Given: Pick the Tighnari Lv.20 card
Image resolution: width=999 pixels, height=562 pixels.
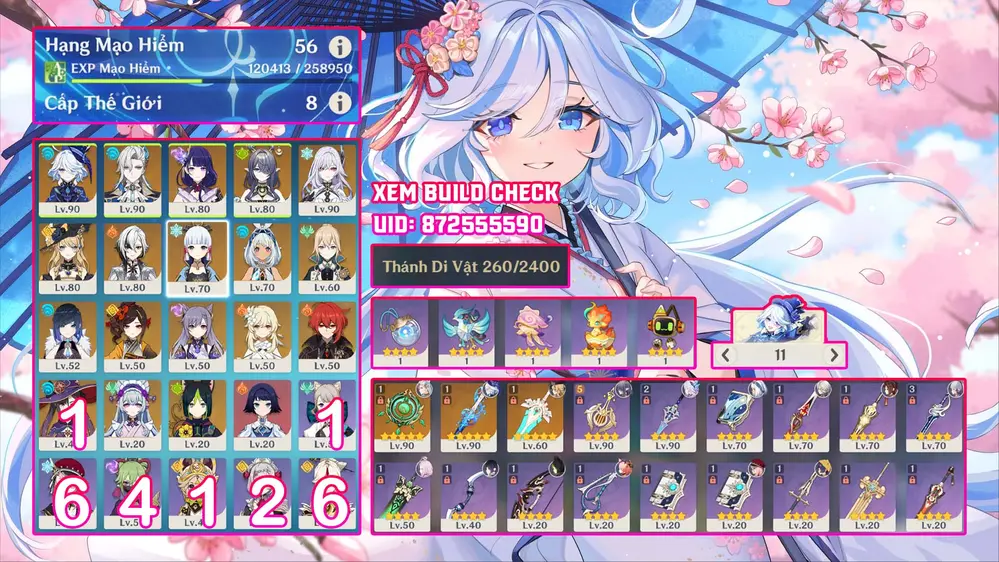Looking at the screenshot, I should pyautogui.click(x=200, y=414).
